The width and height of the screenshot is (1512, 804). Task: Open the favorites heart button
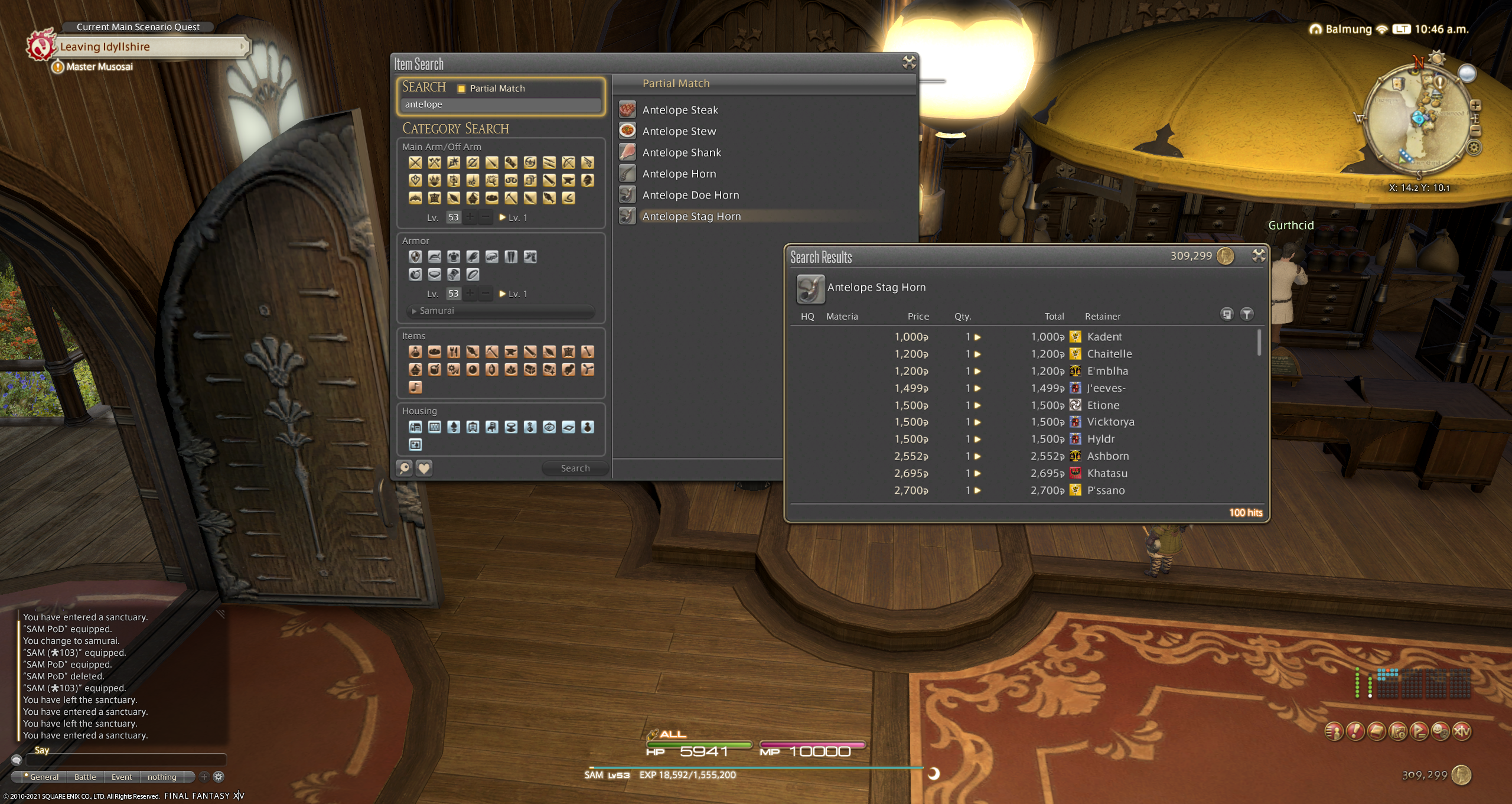click(x=424, y=468)
